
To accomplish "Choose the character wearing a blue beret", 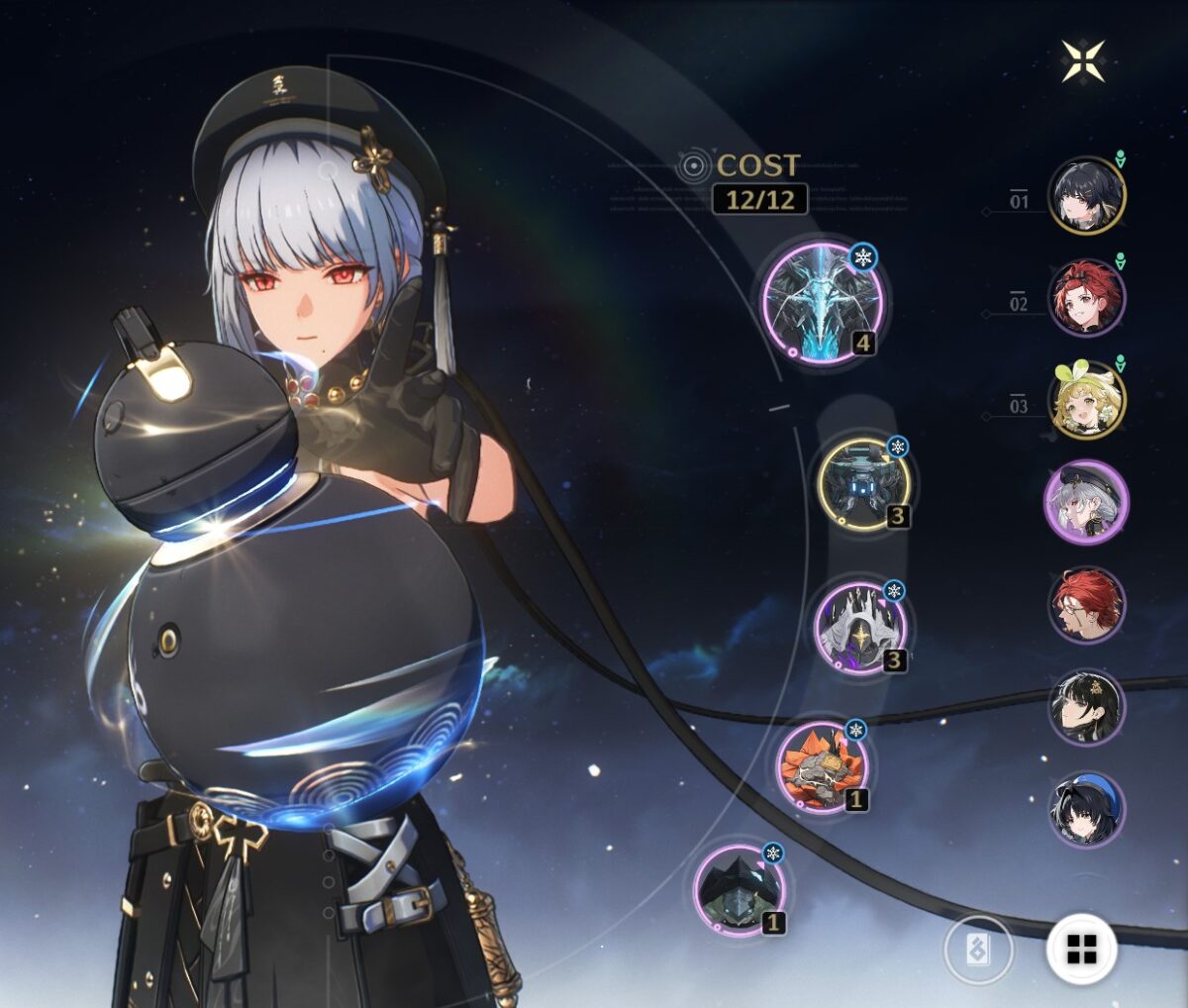I will pyautogui.click(x=1087, y=810).
